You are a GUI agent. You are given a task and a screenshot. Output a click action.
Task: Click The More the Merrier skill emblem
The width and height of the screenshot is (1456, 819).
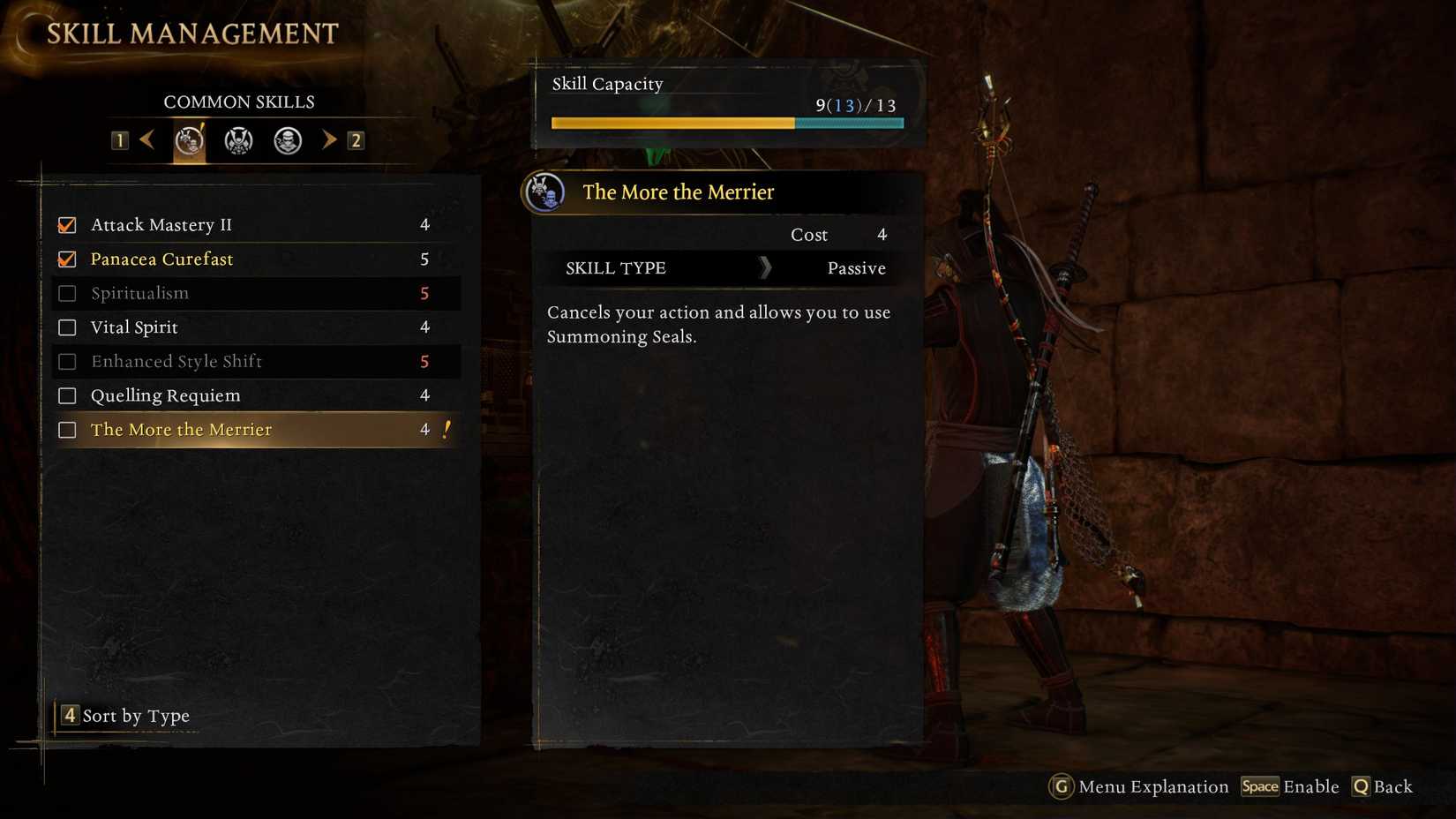point(544,192)
